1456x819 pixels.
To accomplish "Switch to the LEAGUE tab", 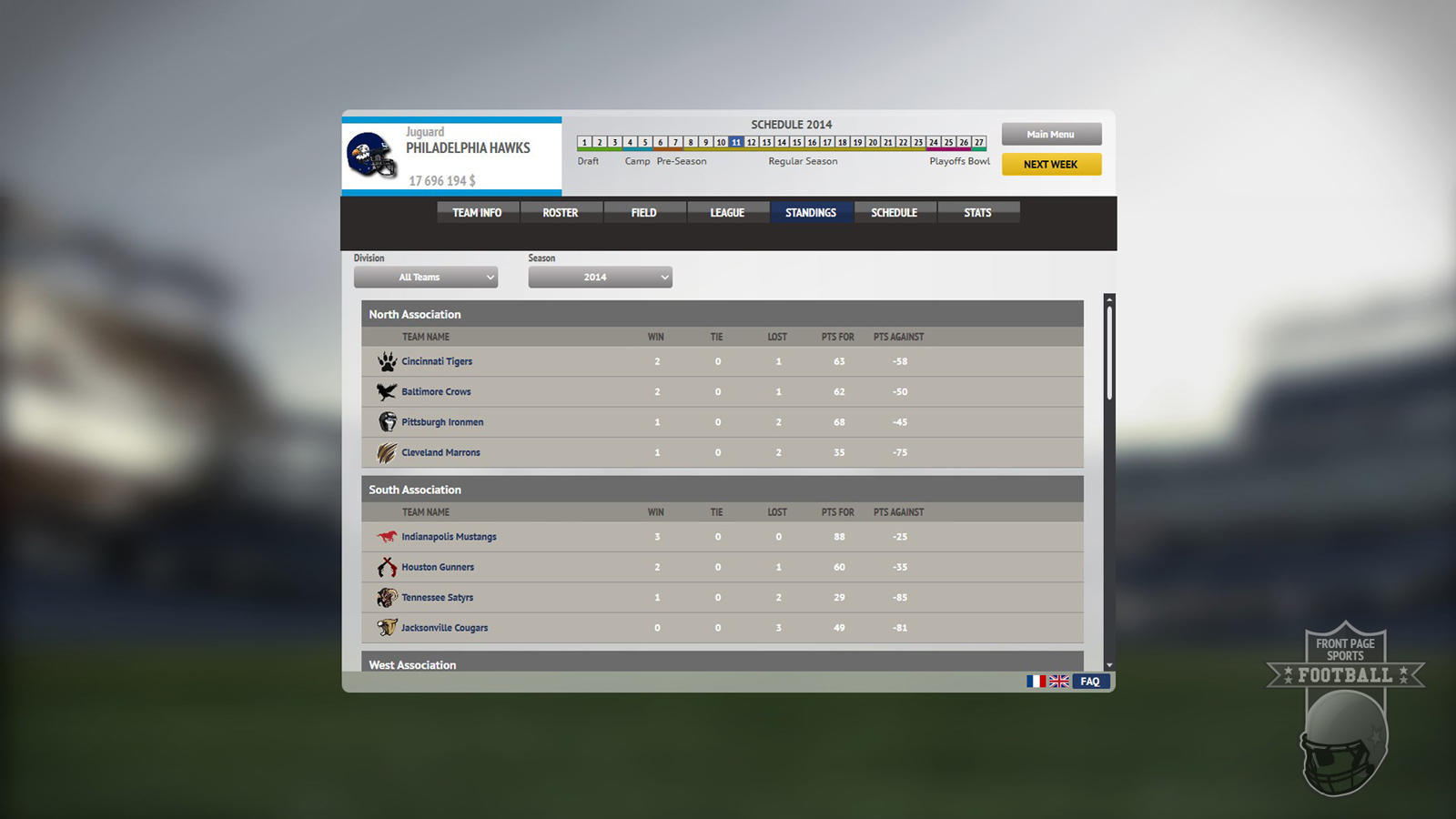I will pos(728,212).
